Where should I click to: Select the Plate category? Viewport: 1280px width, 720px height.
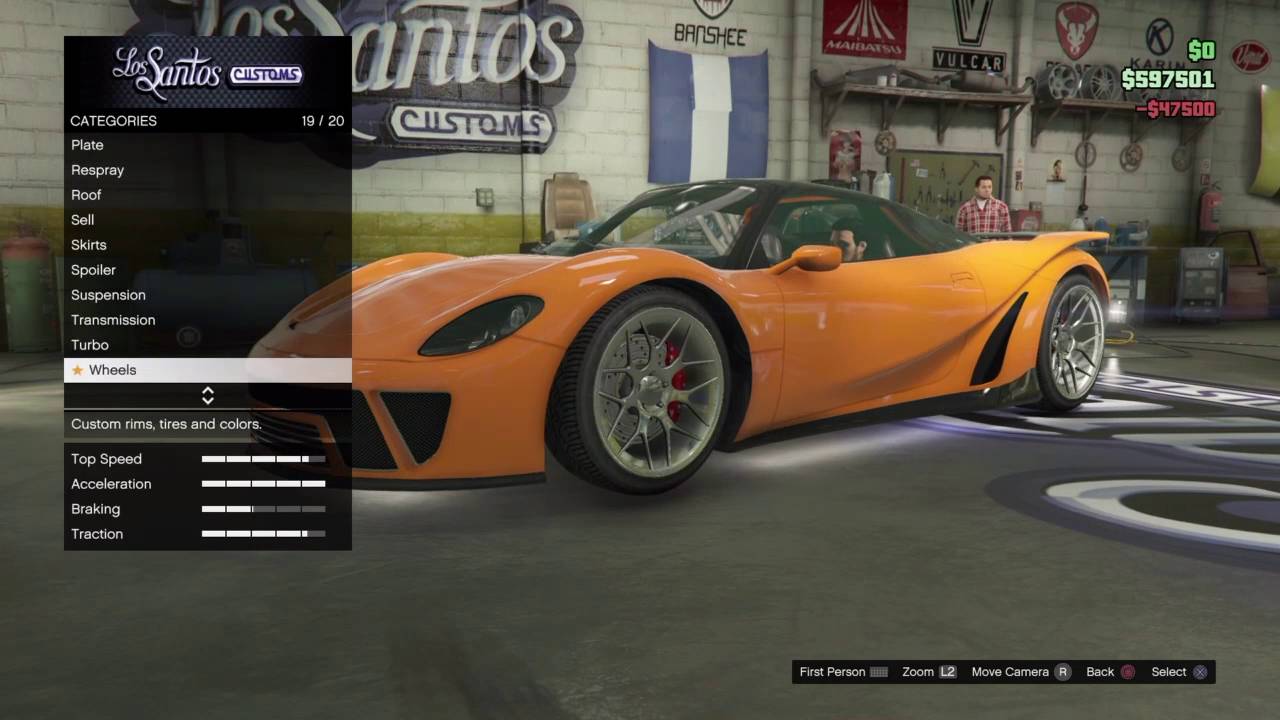[88, 145]
